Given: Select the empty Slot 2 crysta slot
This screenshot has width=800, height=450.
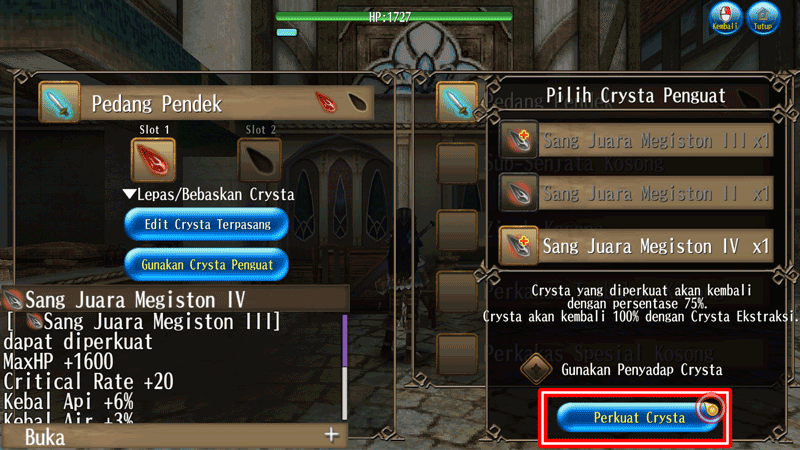Looking at the screenshot, I should click(x=259, y=160).
